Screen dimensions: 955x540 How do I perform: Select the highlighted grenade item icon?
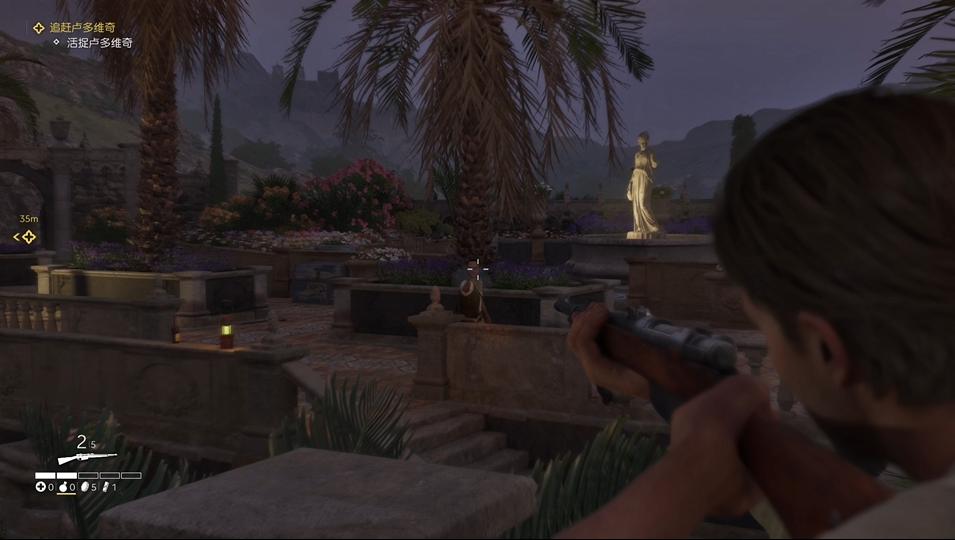[62, 487]
